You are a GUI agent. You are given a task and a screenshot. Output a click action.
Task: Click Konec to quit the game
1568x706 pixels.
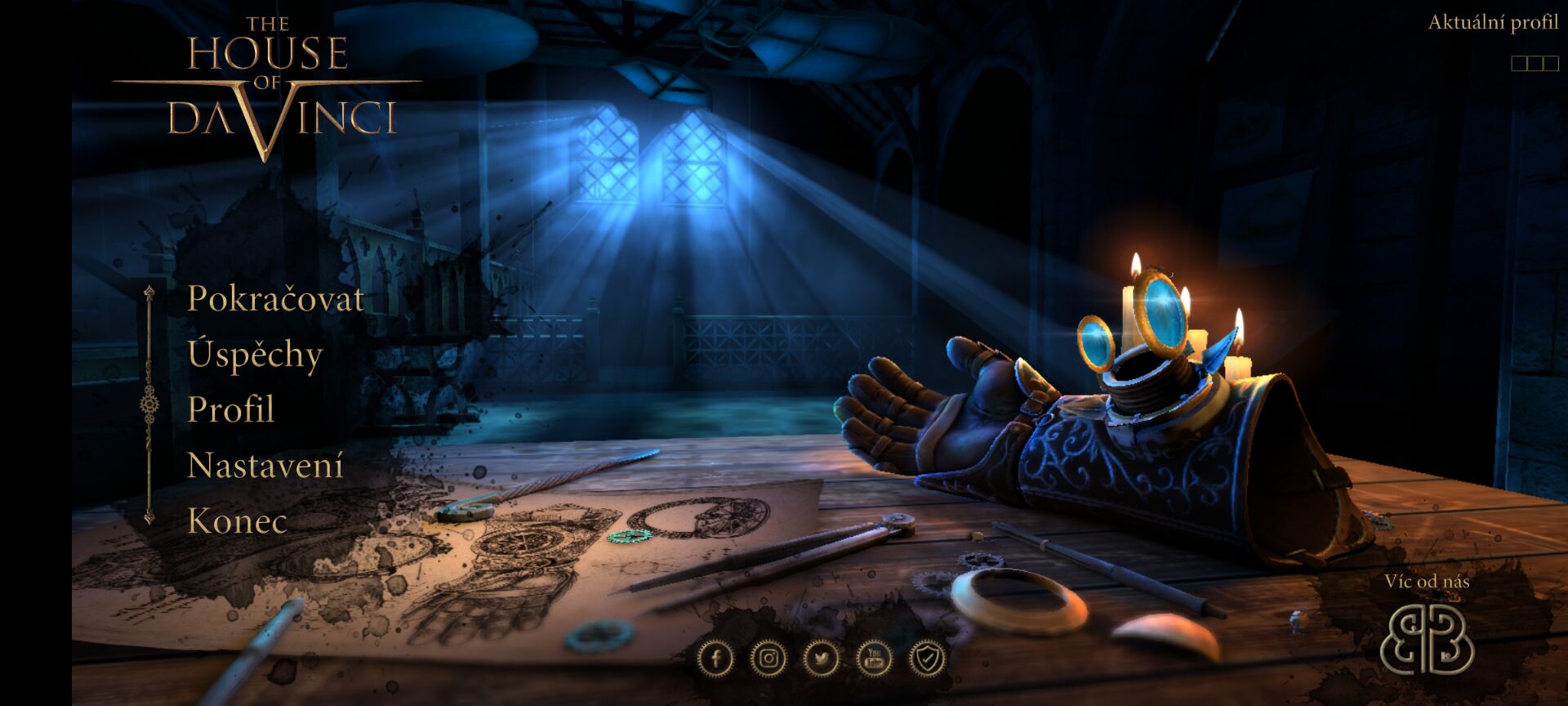[238, 521]
